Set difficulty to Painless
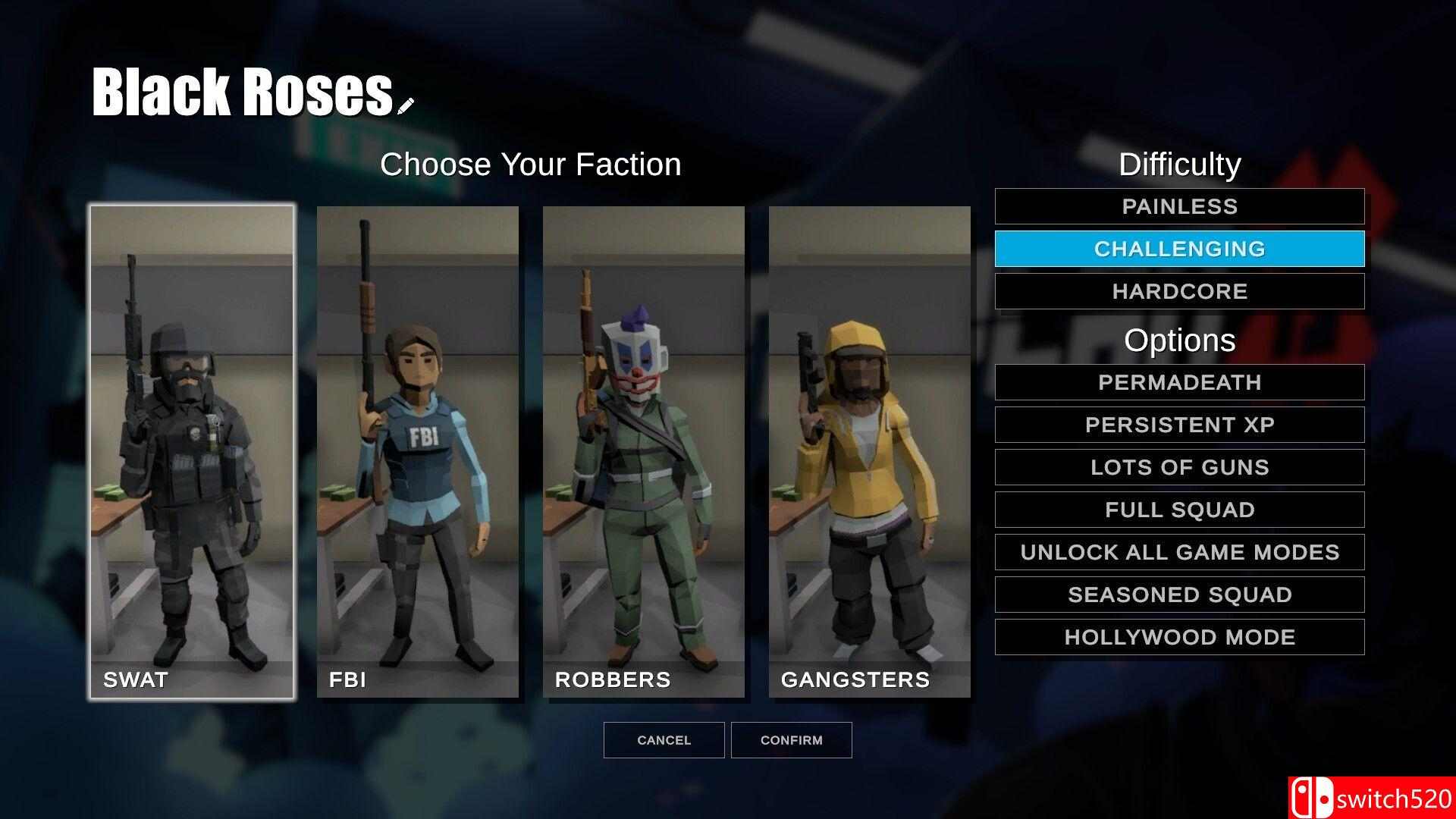 point(1179,206)
